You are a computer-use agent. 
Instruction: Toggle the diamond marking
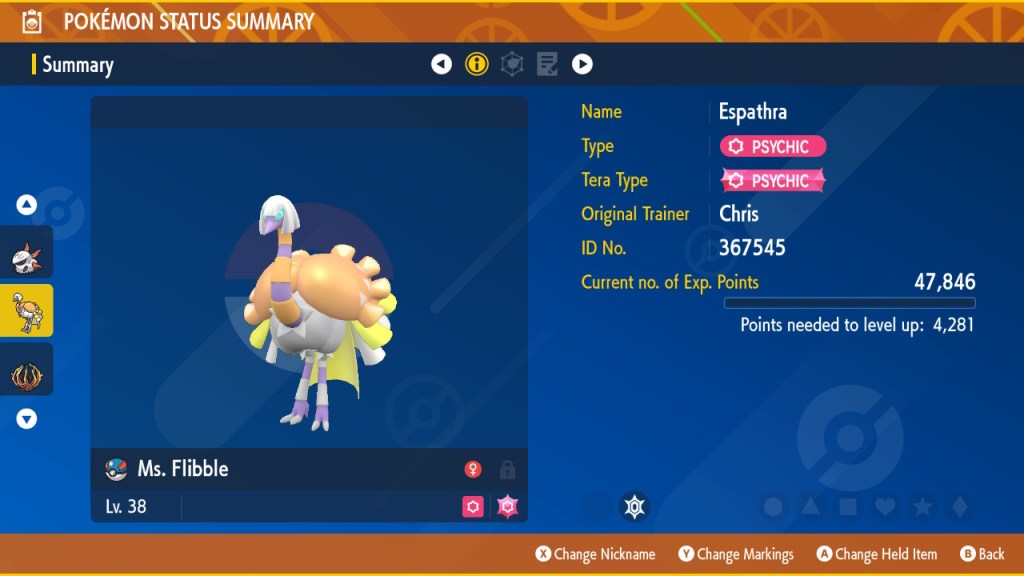coord(959,507)
